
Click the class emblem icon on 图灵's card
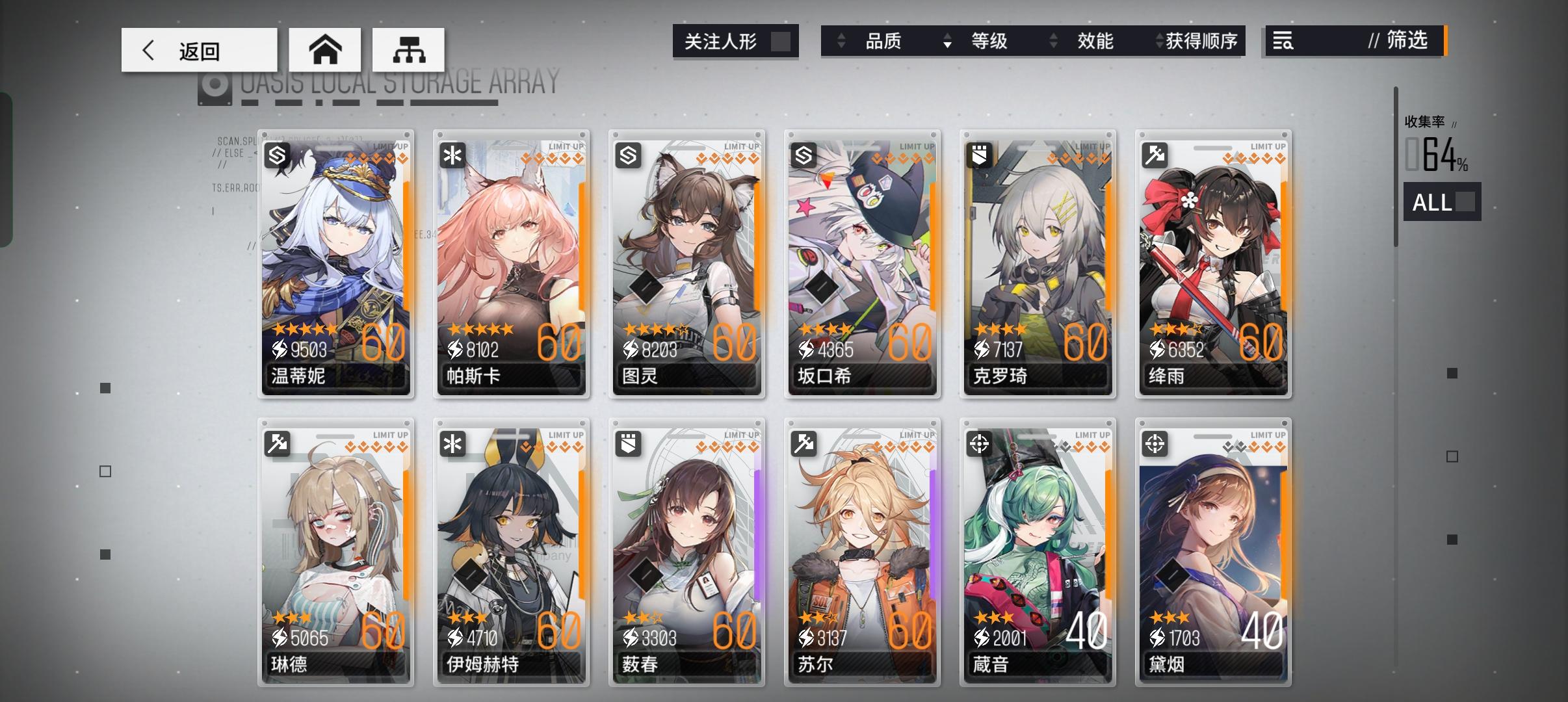click(x=629, y=155)
